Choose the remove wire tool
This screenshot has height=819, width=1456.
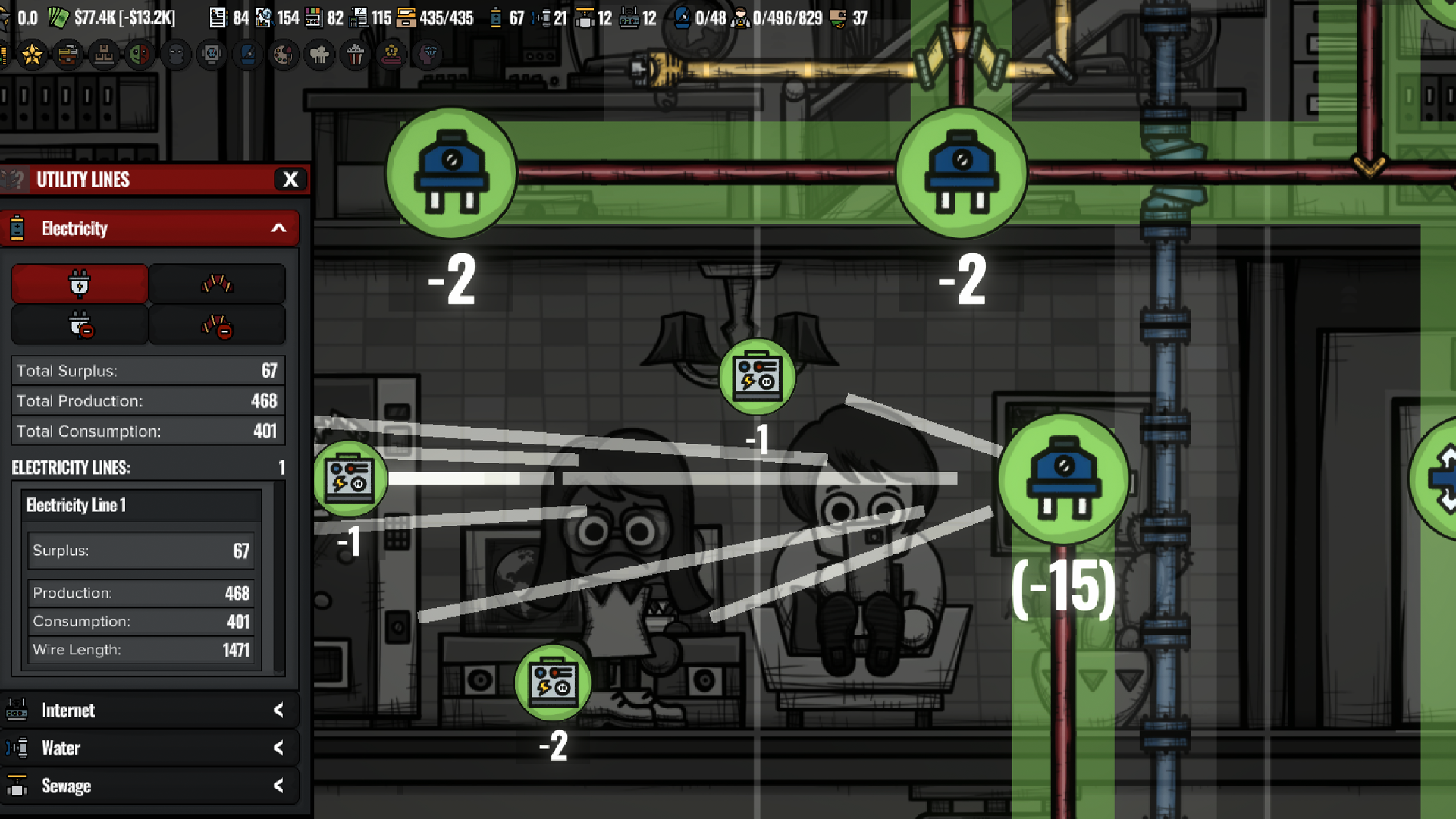coord(217,325)
